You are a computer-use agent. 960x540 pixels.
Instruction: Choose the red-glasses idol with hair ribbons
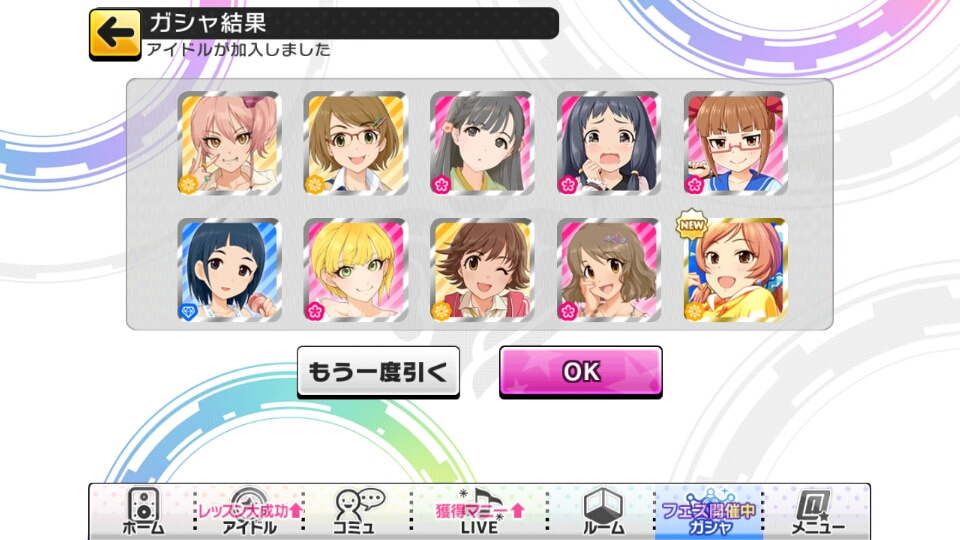pos(735,144)
